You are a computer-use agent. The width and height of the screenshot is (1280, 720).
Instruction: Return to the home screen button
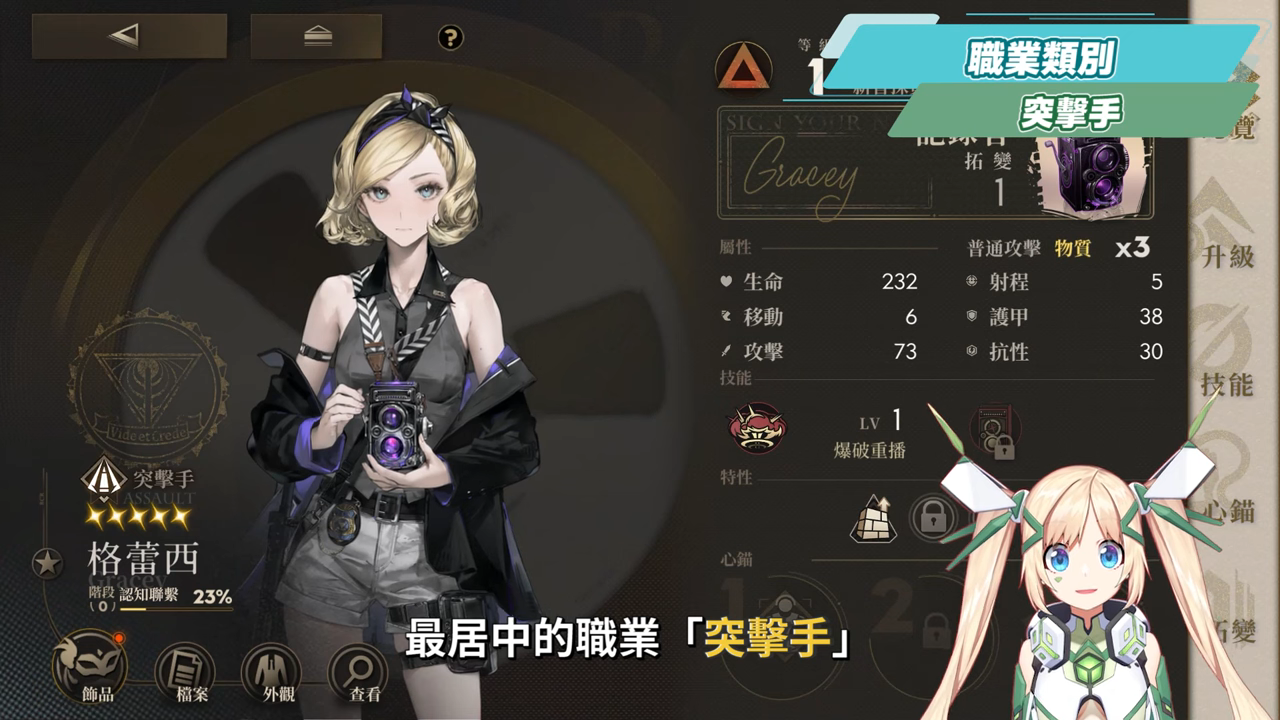[316, 37]
